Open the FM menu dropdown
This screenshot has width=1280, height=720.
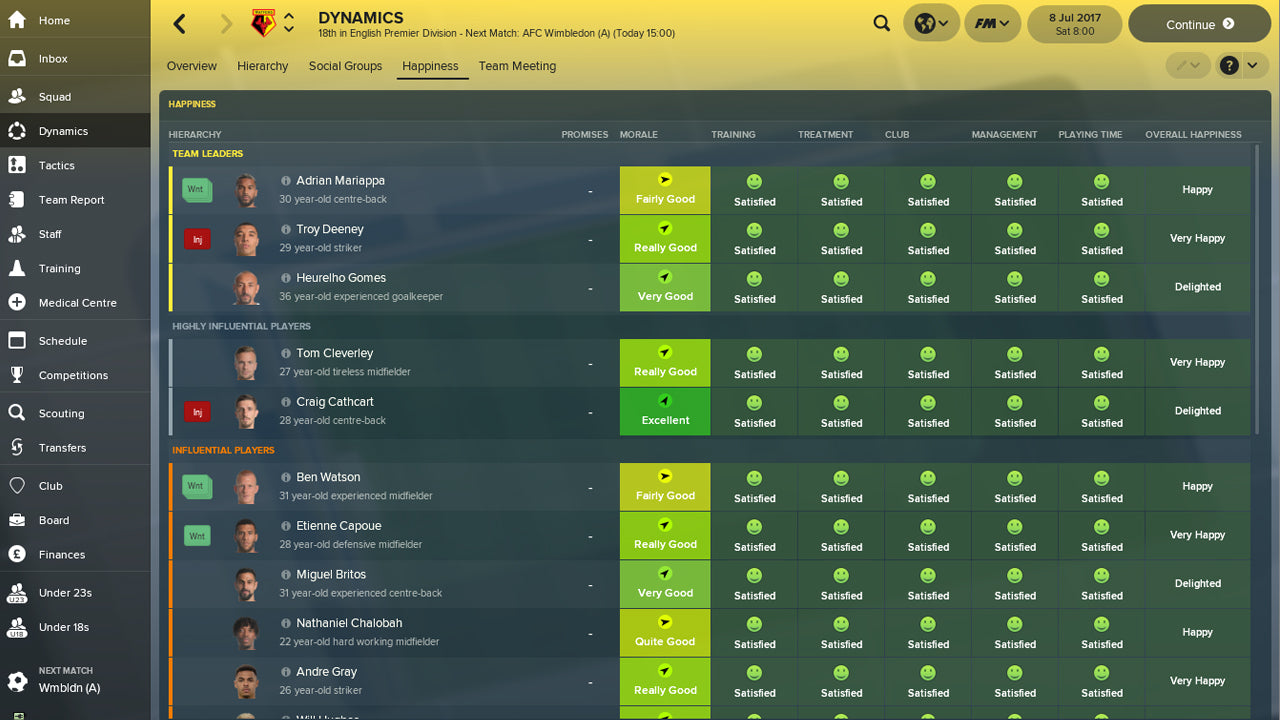pos(991,22)
